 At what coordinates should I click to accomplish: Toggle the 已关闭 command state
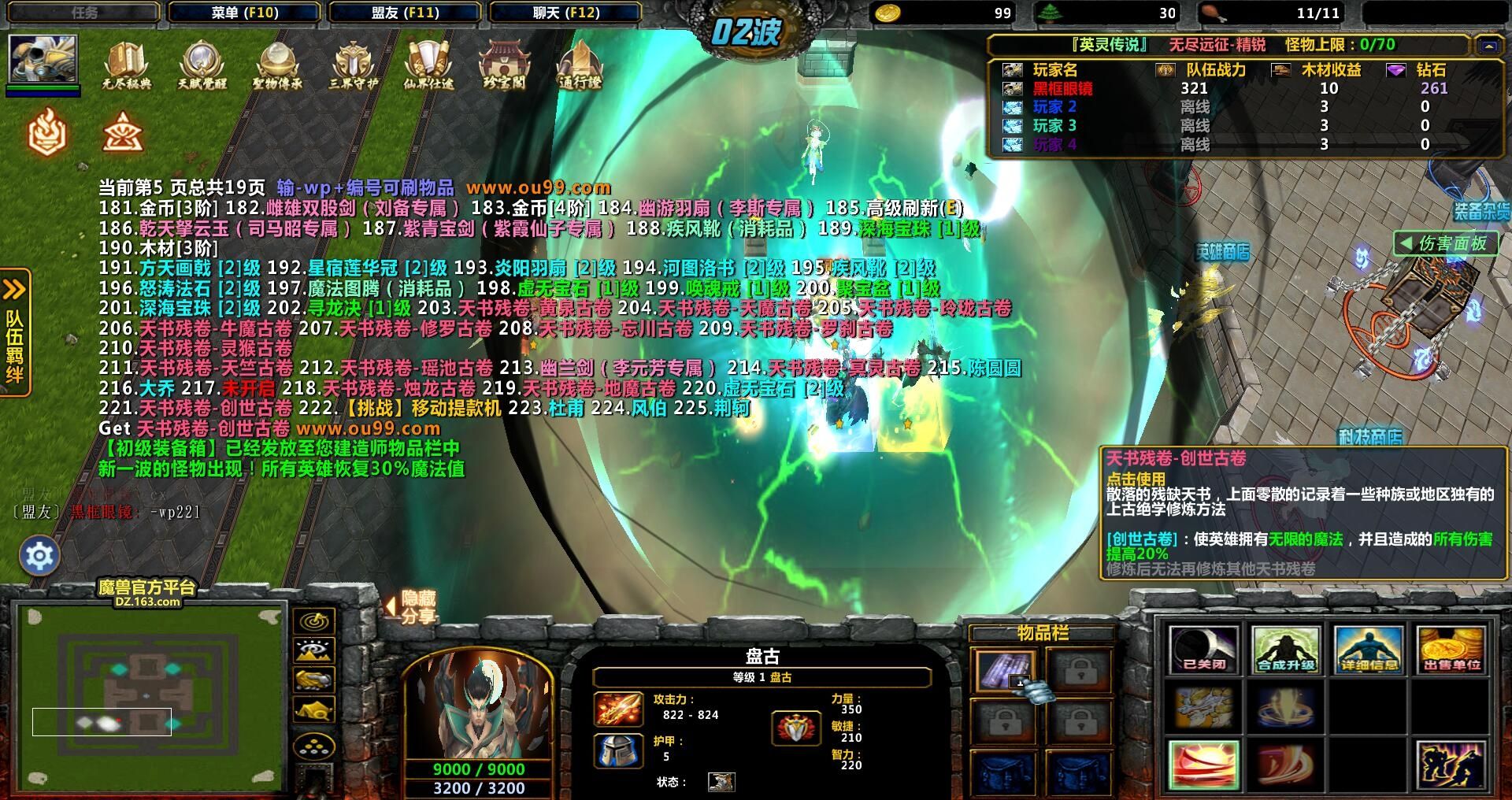[1206, 649]
